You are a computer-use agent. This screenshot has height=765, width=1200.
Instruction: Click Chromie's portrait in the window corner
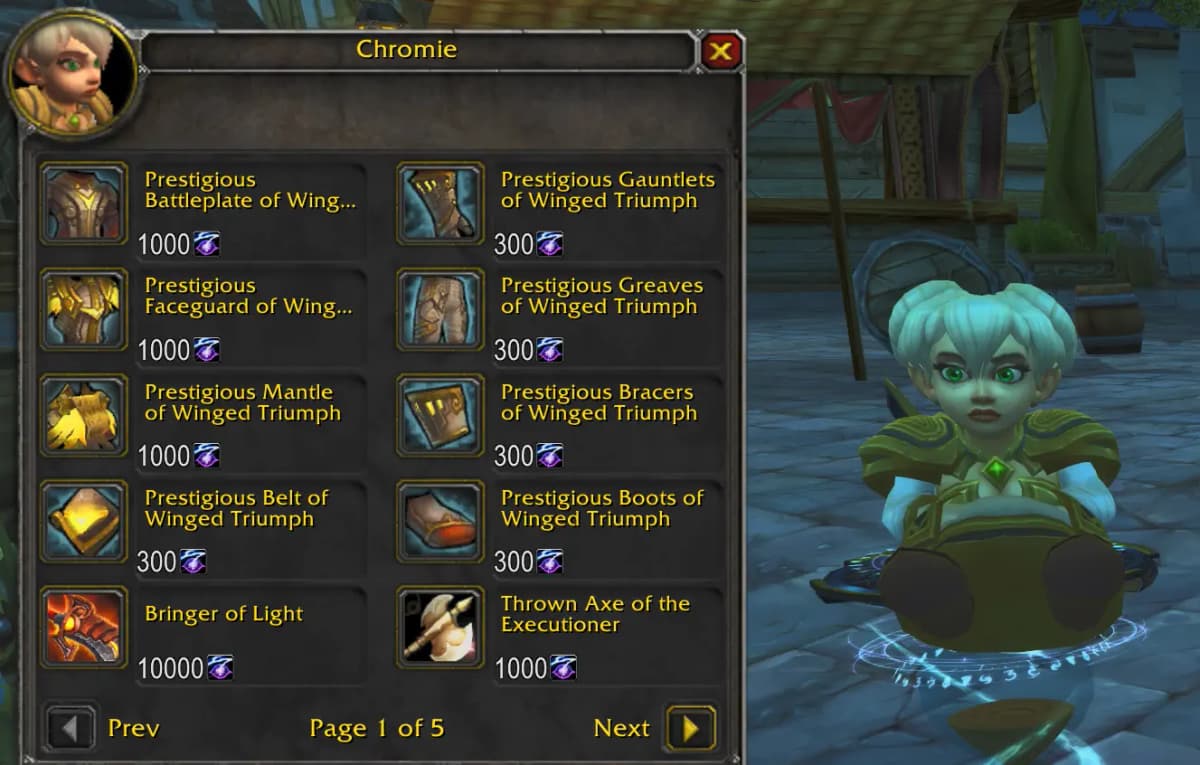click(x=72, y=77)
